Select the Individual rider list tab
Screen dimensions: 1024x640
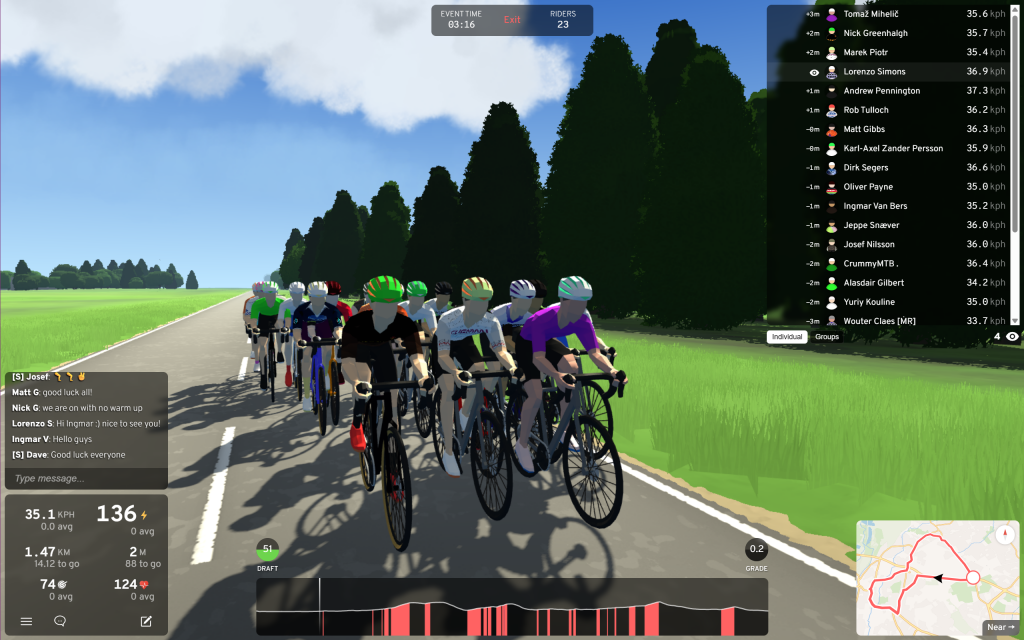[787, 337]
